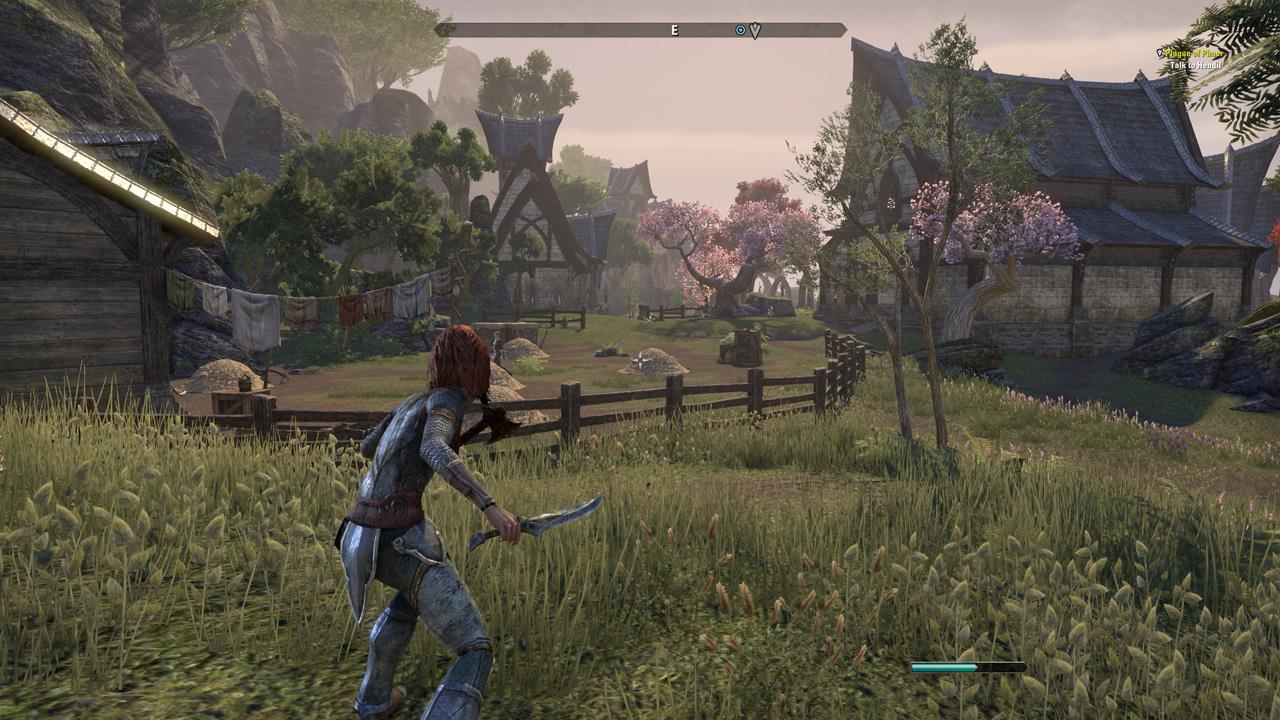The width and height of the screenshot is (1280, 720).
Task: Click the quest arrow marker on the compass
Action: [x=755, y=31]
